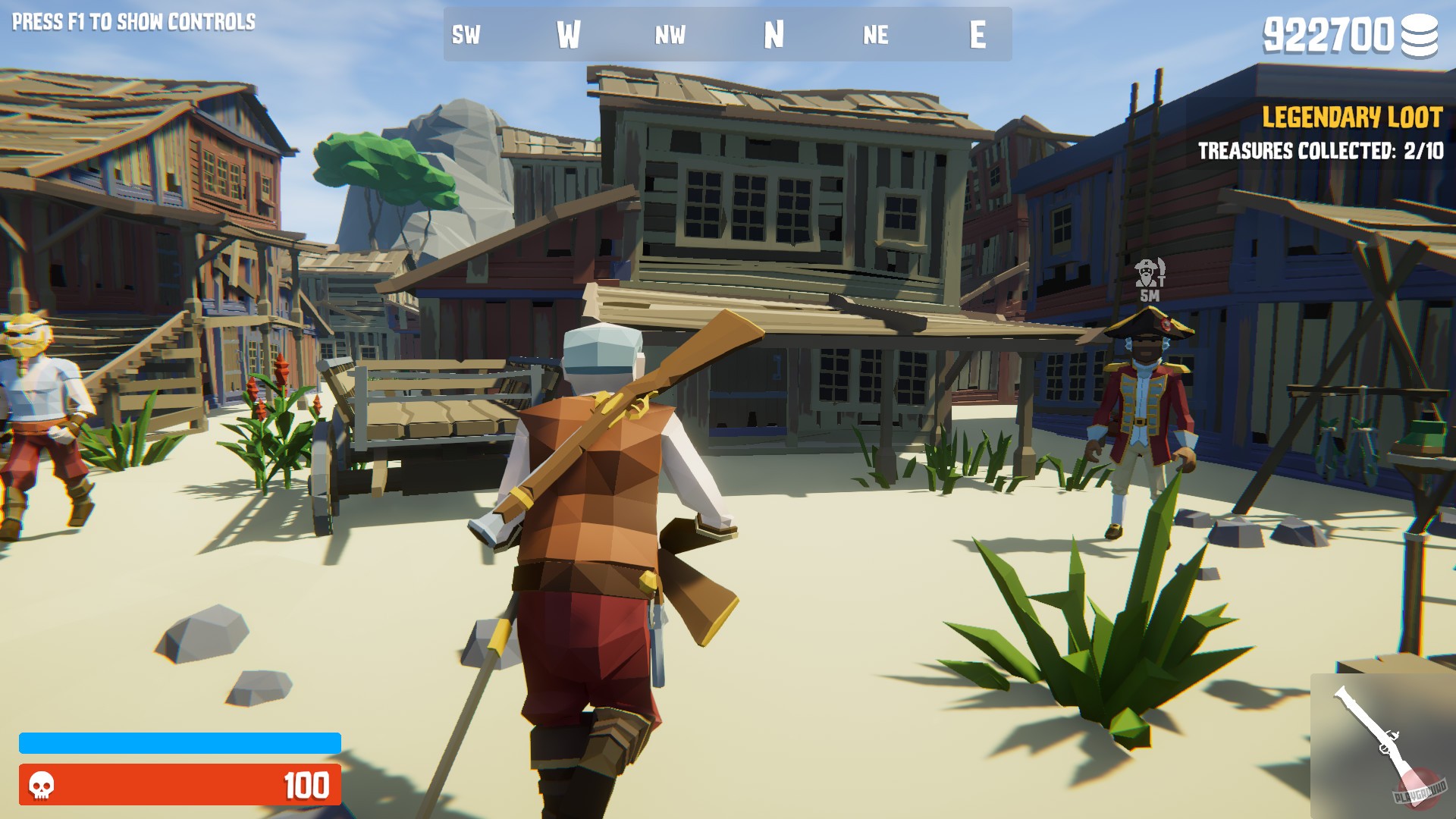Click the SW heading on the compass bar
This screenshot has width=1456, height=819.
click(463, 35)
